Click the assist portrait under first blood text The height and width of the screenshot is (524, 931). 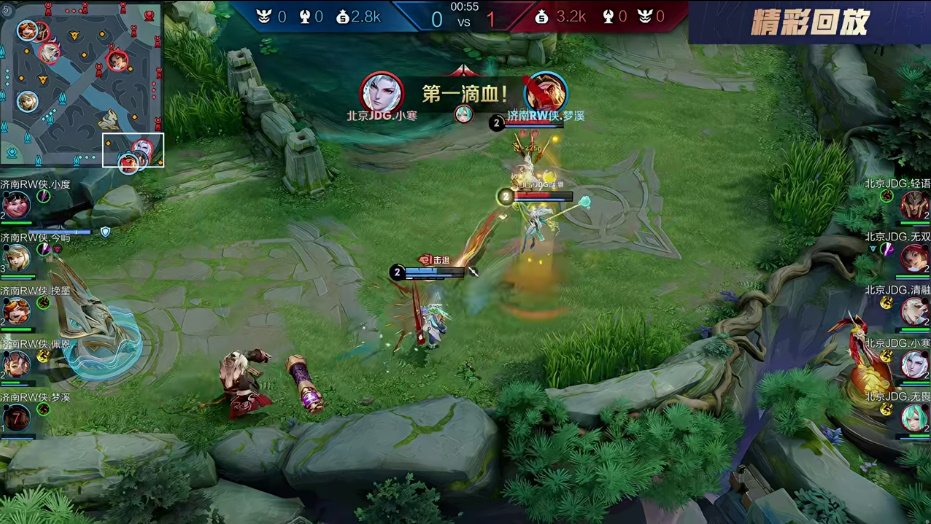point(463,114)
